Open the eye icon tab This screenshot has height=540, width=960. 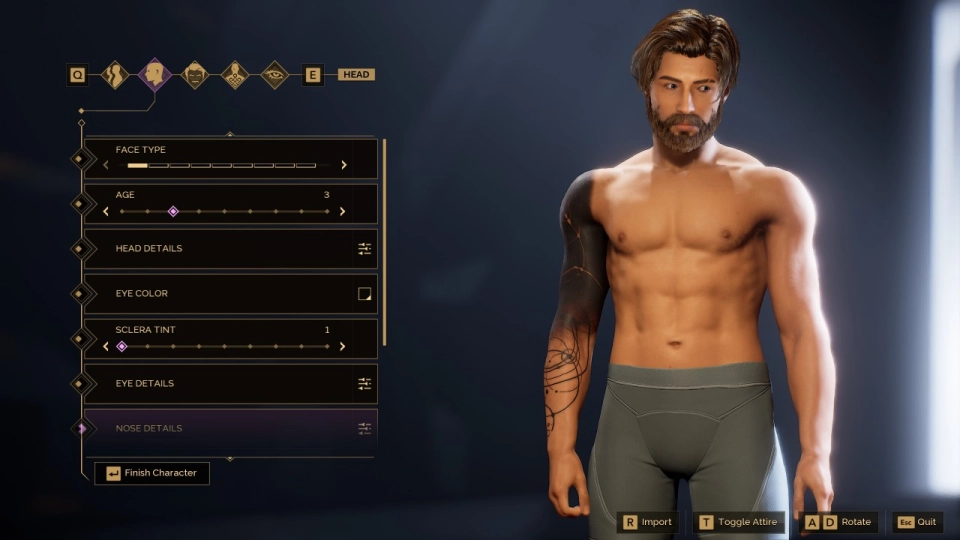pos(274,75)
